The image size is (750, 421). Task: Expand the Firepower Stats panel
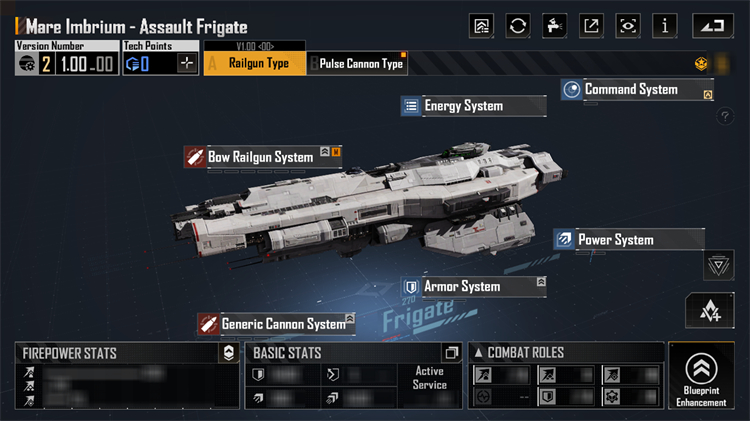229,353
